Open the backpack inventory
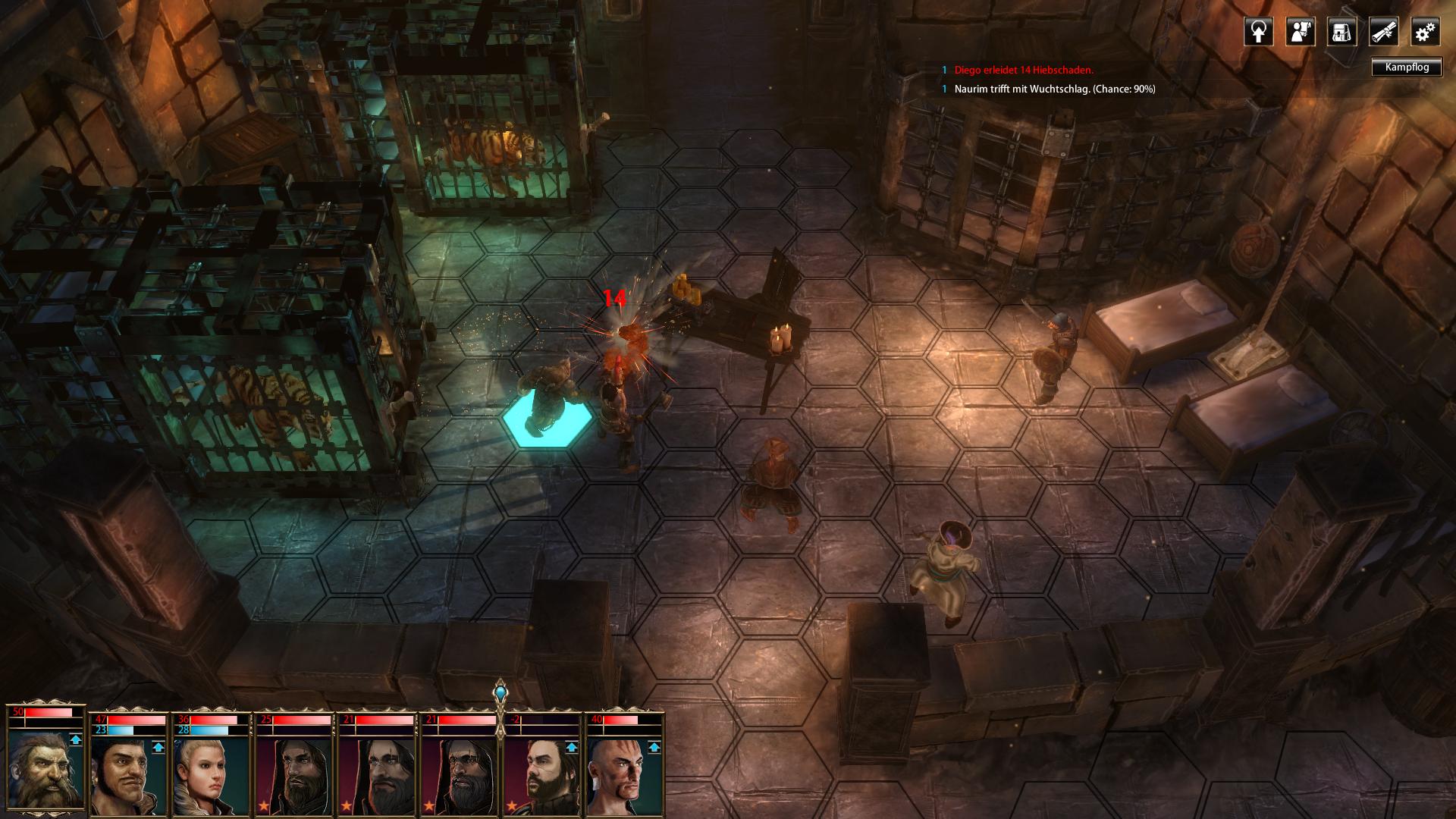 (x=1341, y=32)
